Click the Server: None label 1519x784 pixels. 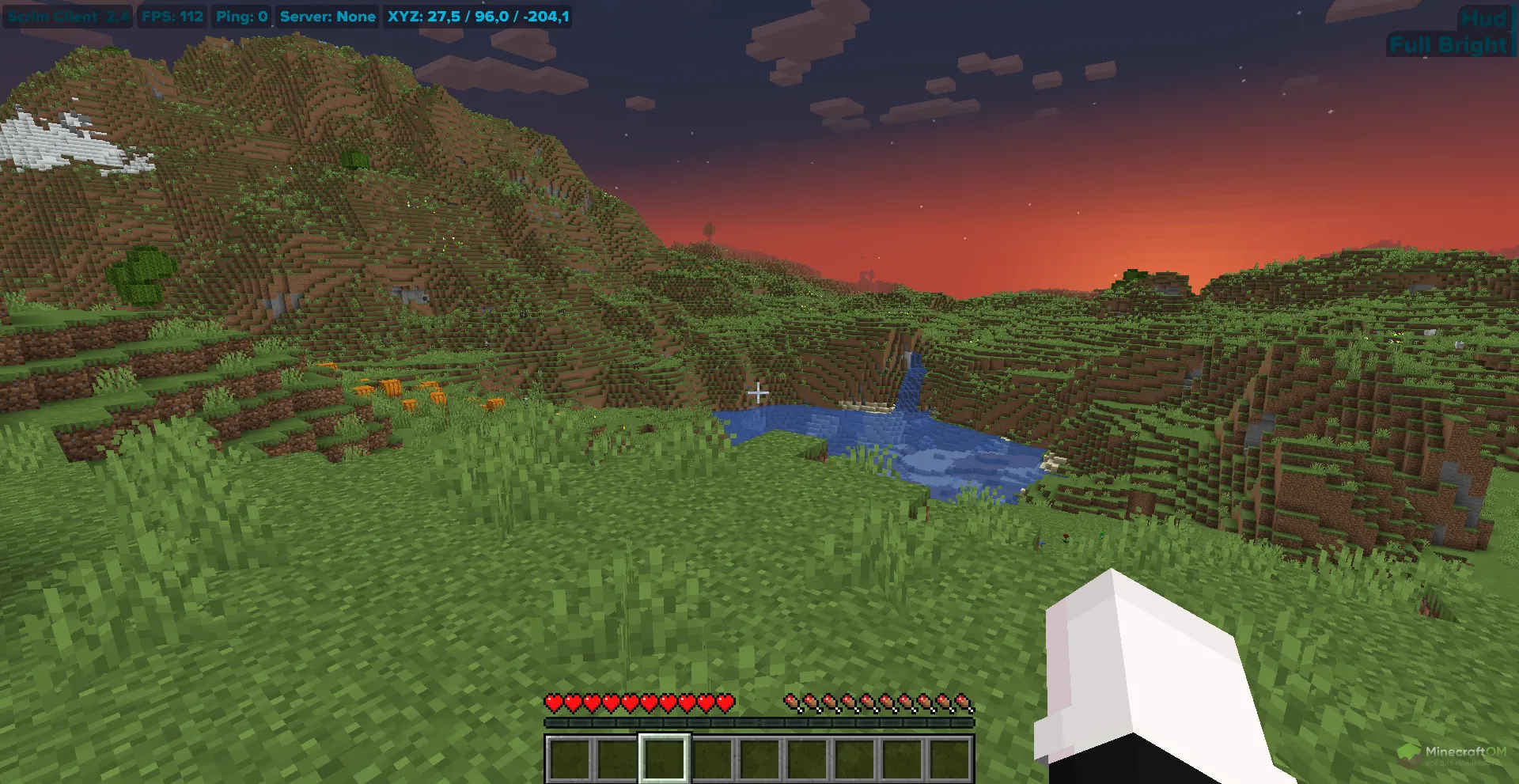[x=328, y=16]
